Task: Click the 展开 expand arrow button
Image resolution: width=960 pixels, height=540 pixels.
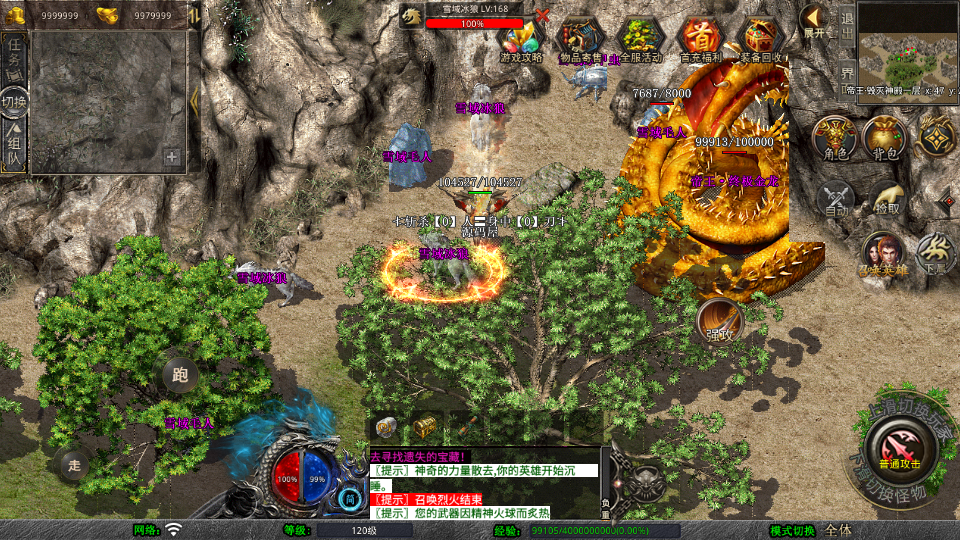Action: point(815,22)
